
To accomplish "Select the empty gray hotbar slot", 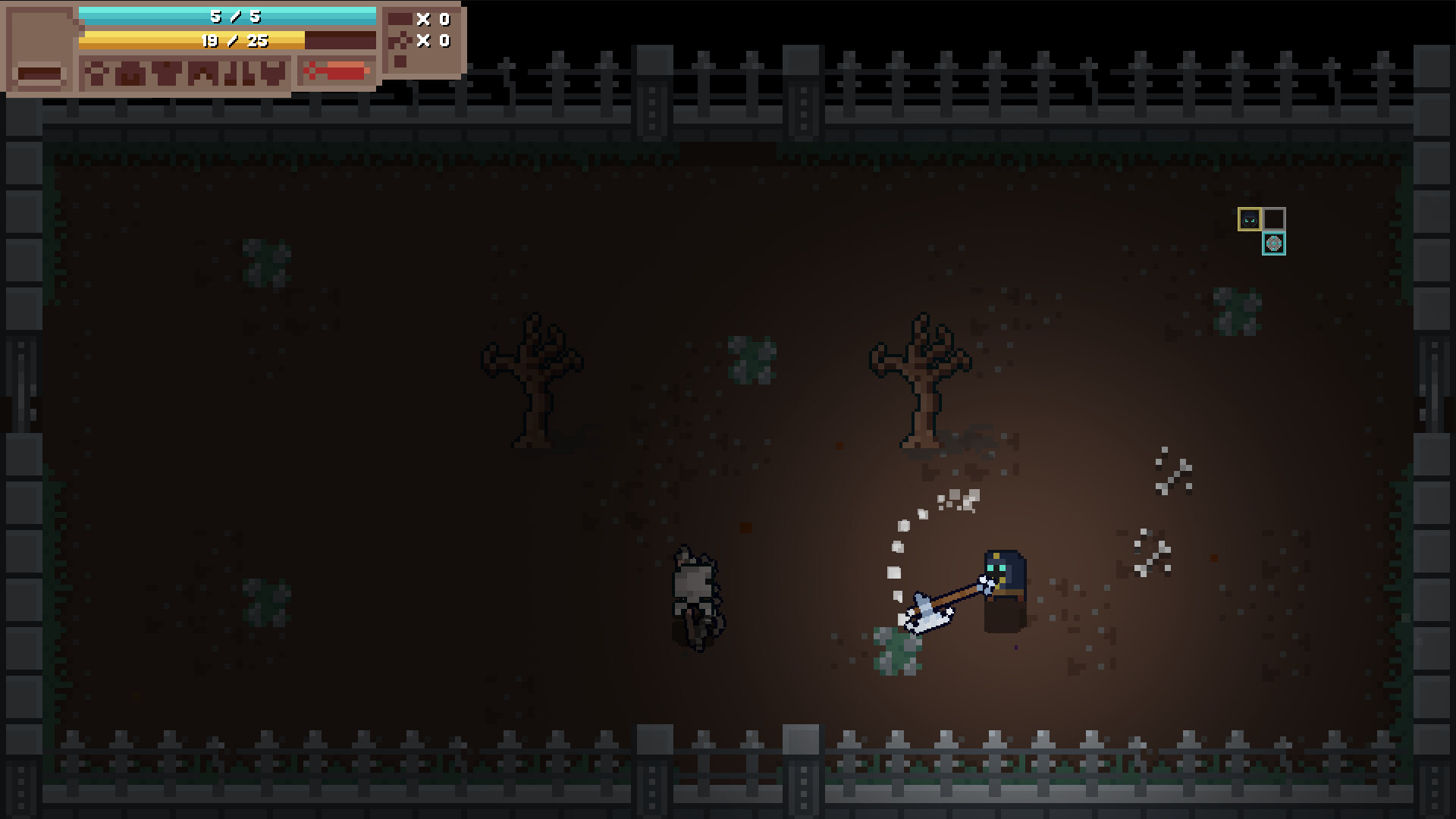I will tap(1275, 219).
